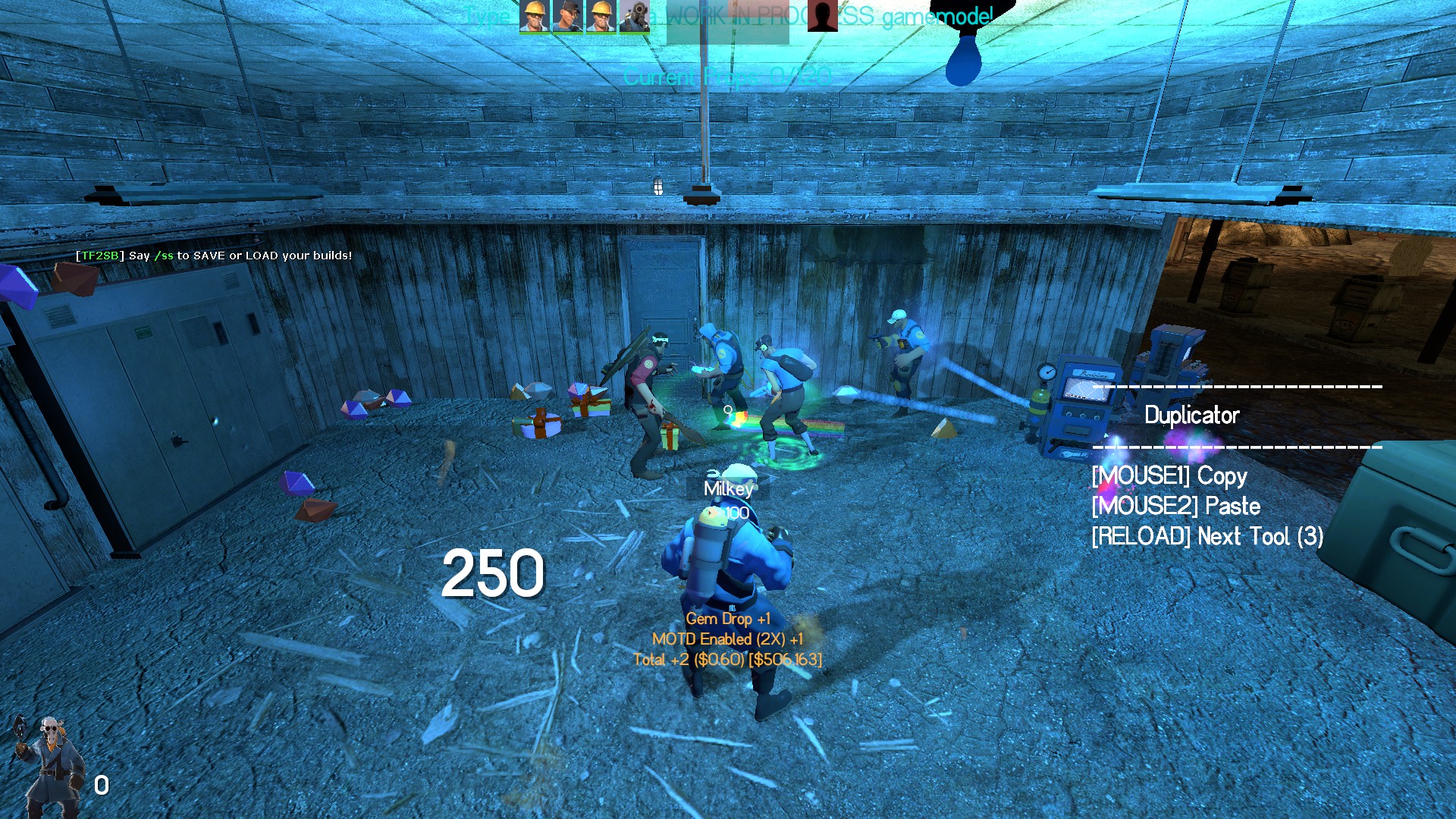The width and height of the screenshot is (1456, 819).
Task: Select the Pyro gas mask portrait
Action: point(634,16)
